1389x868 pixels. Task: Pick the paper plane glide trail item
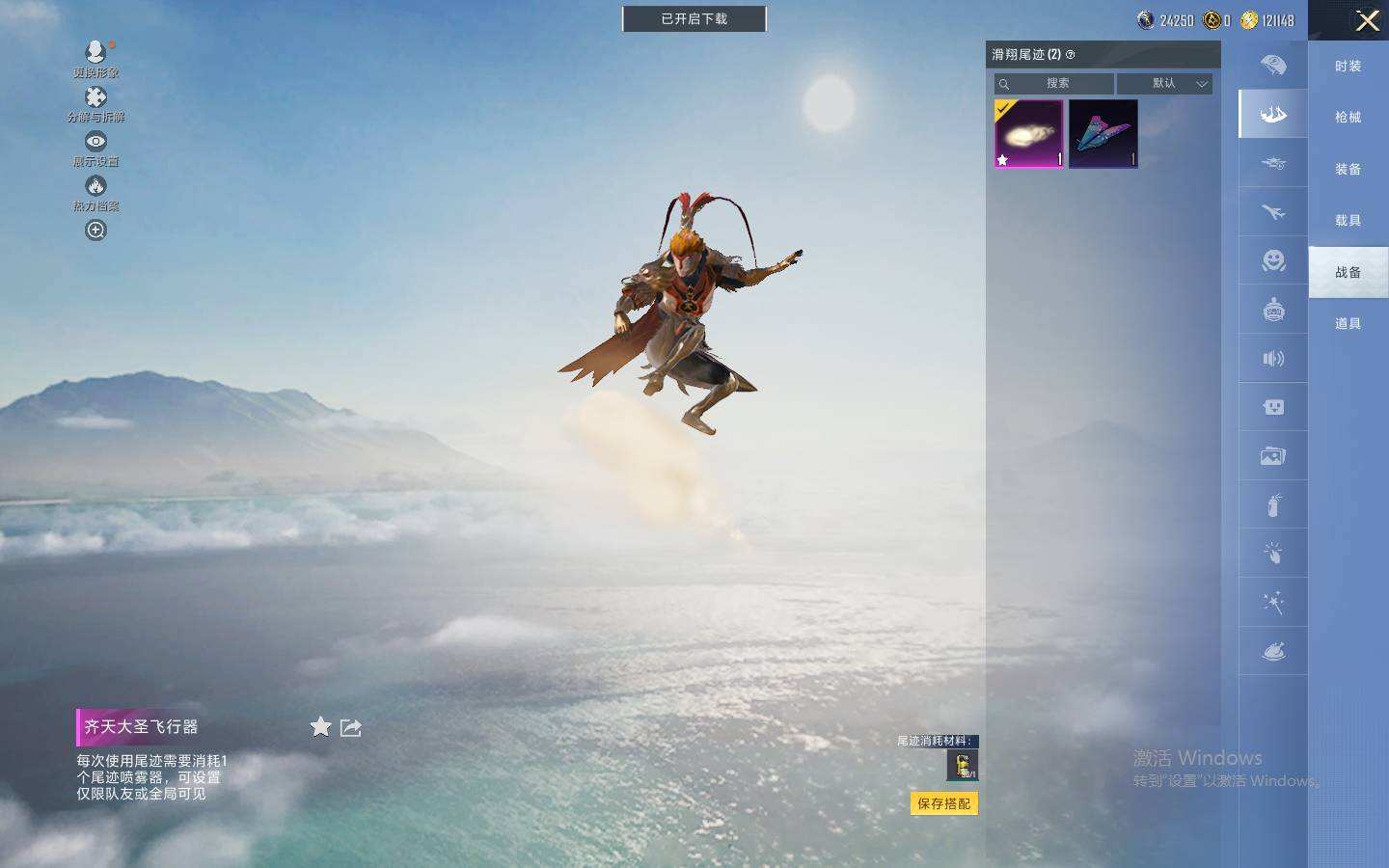pyautogui.click(x=1103, y=134)
